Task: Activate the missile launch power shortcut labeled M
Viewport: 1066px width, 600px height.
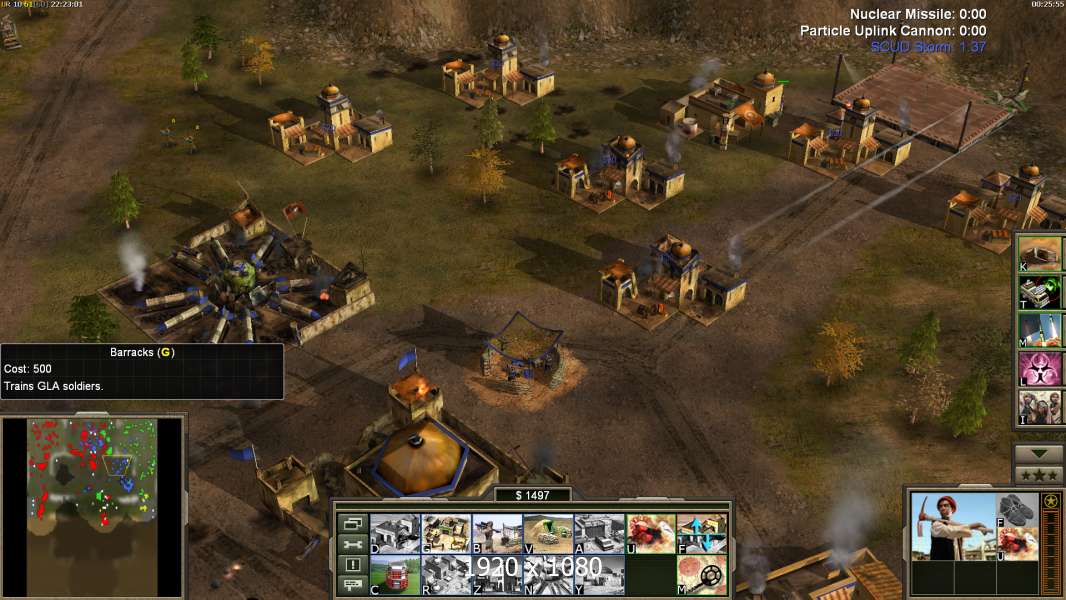Action: click(1040, 329)
